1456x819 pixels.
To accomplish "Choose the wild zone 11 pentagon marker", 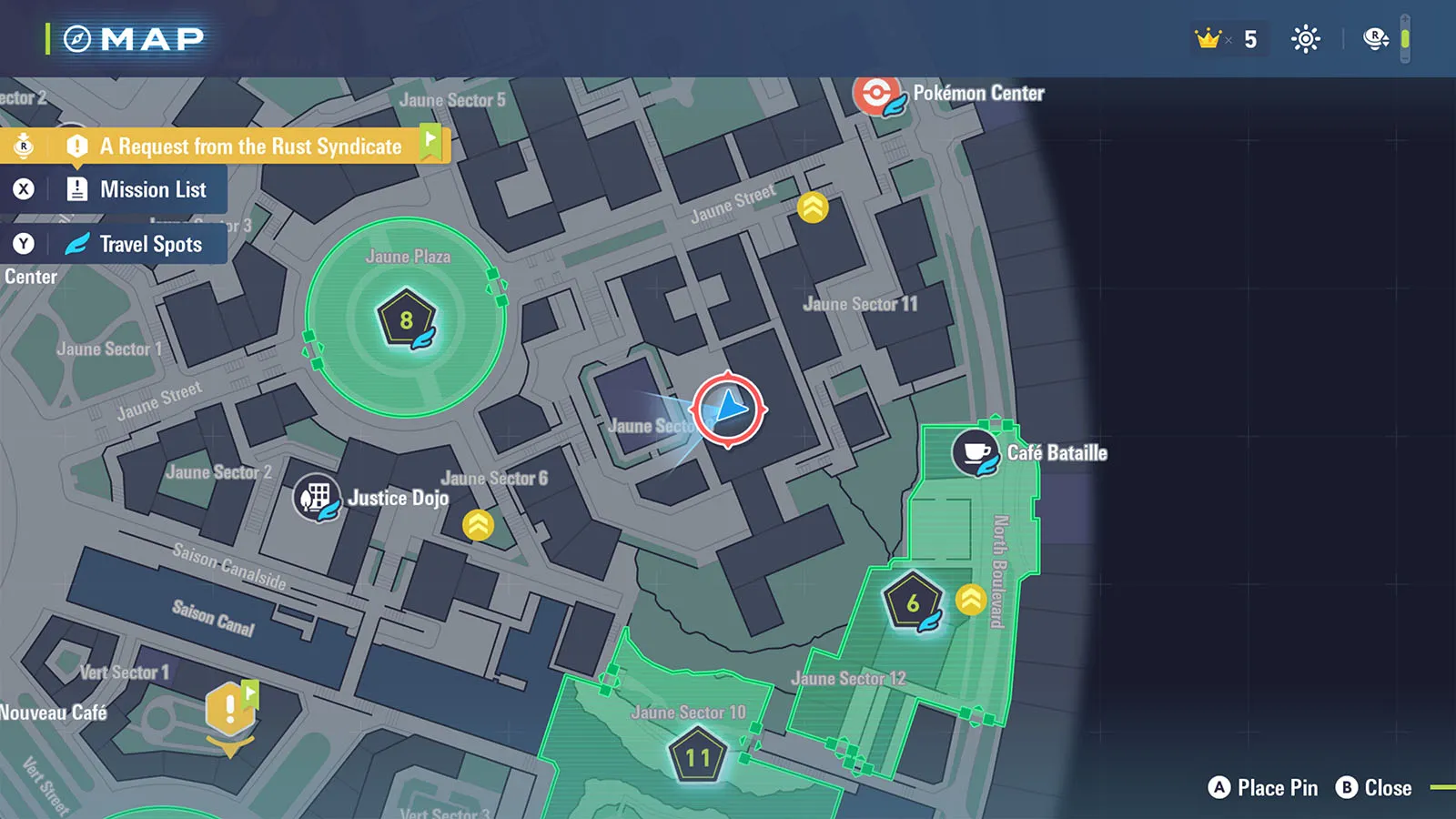I will [698, 756].
